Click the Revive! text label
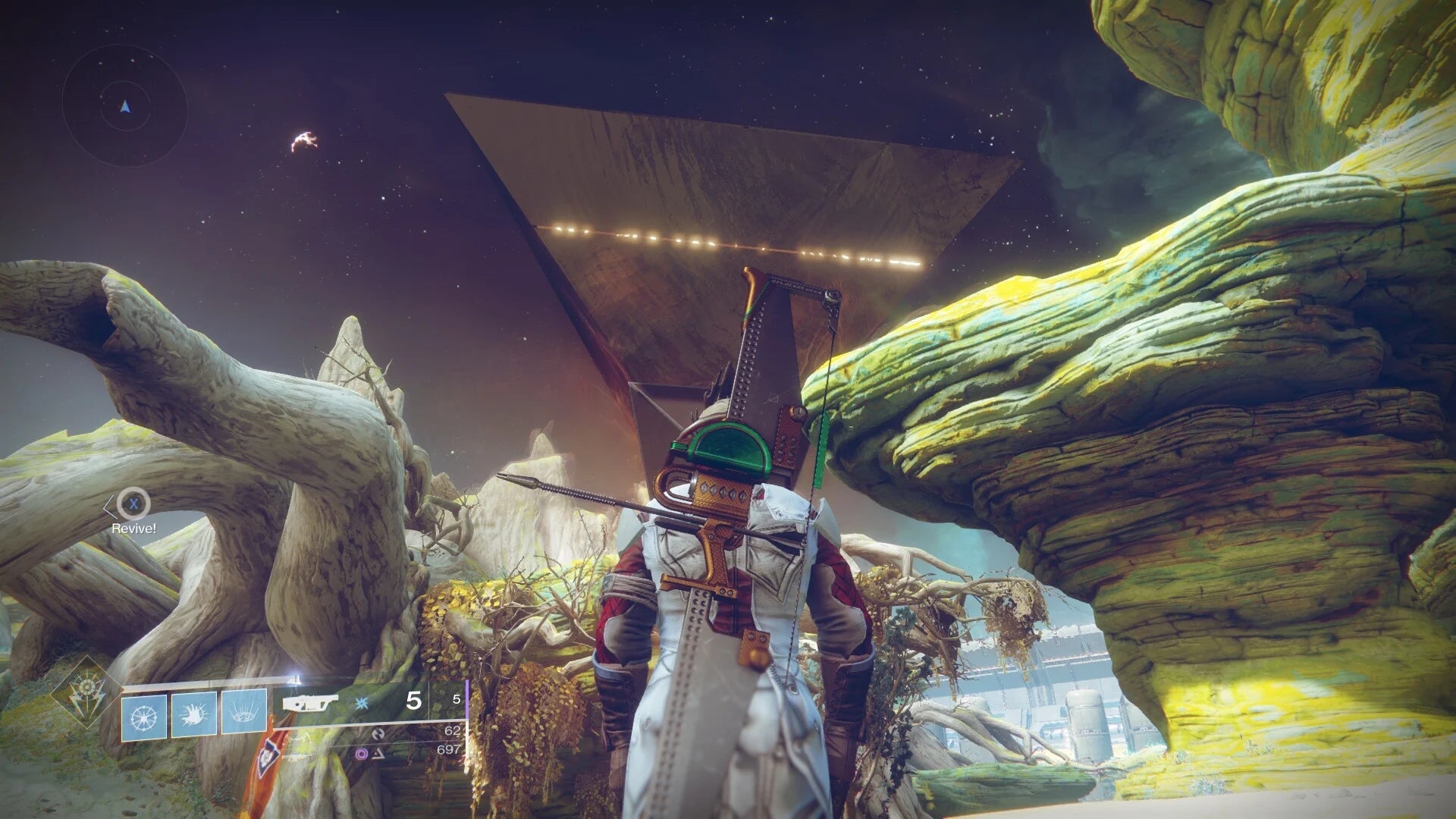This screenshot has height=819, width=1456. point(133,529)
